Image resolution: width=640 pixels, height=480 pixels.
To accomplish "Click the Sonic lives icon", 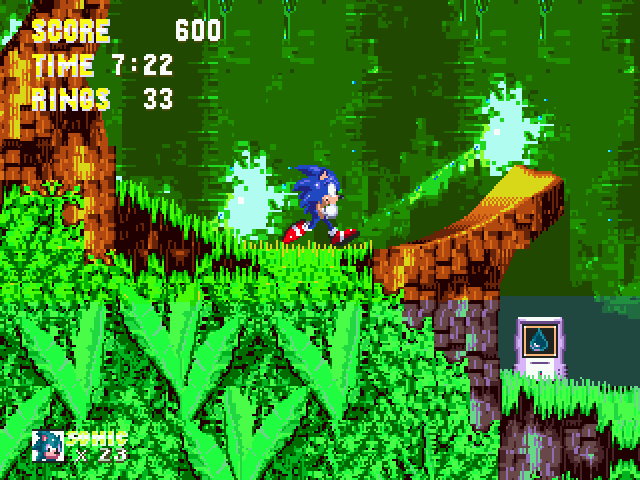I will tap(48, 446).
